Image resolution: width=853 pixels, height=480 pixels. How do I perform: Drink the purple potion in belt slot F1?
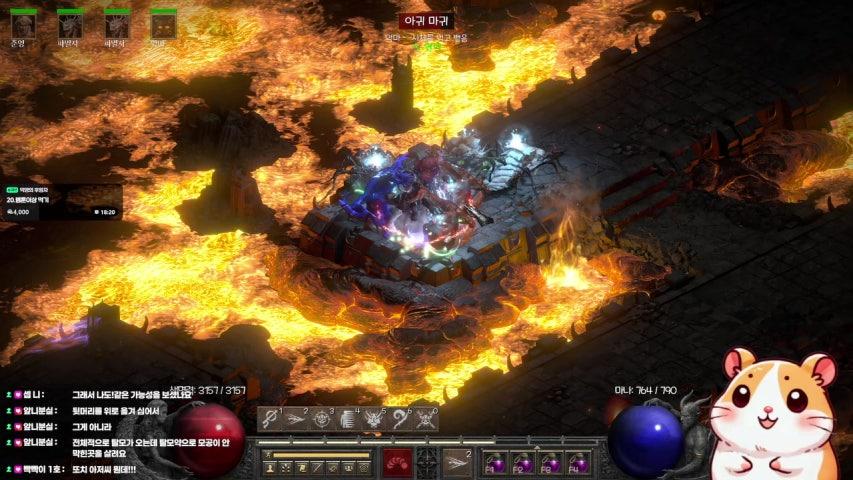pos(495,462)
